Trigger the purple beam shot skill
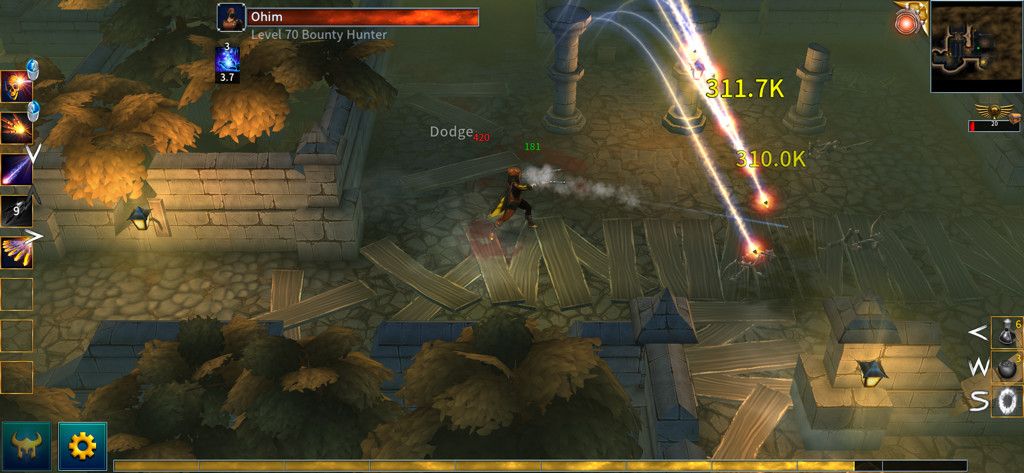The width and height of the screenshot is (1024, 473). coord(16,169)
